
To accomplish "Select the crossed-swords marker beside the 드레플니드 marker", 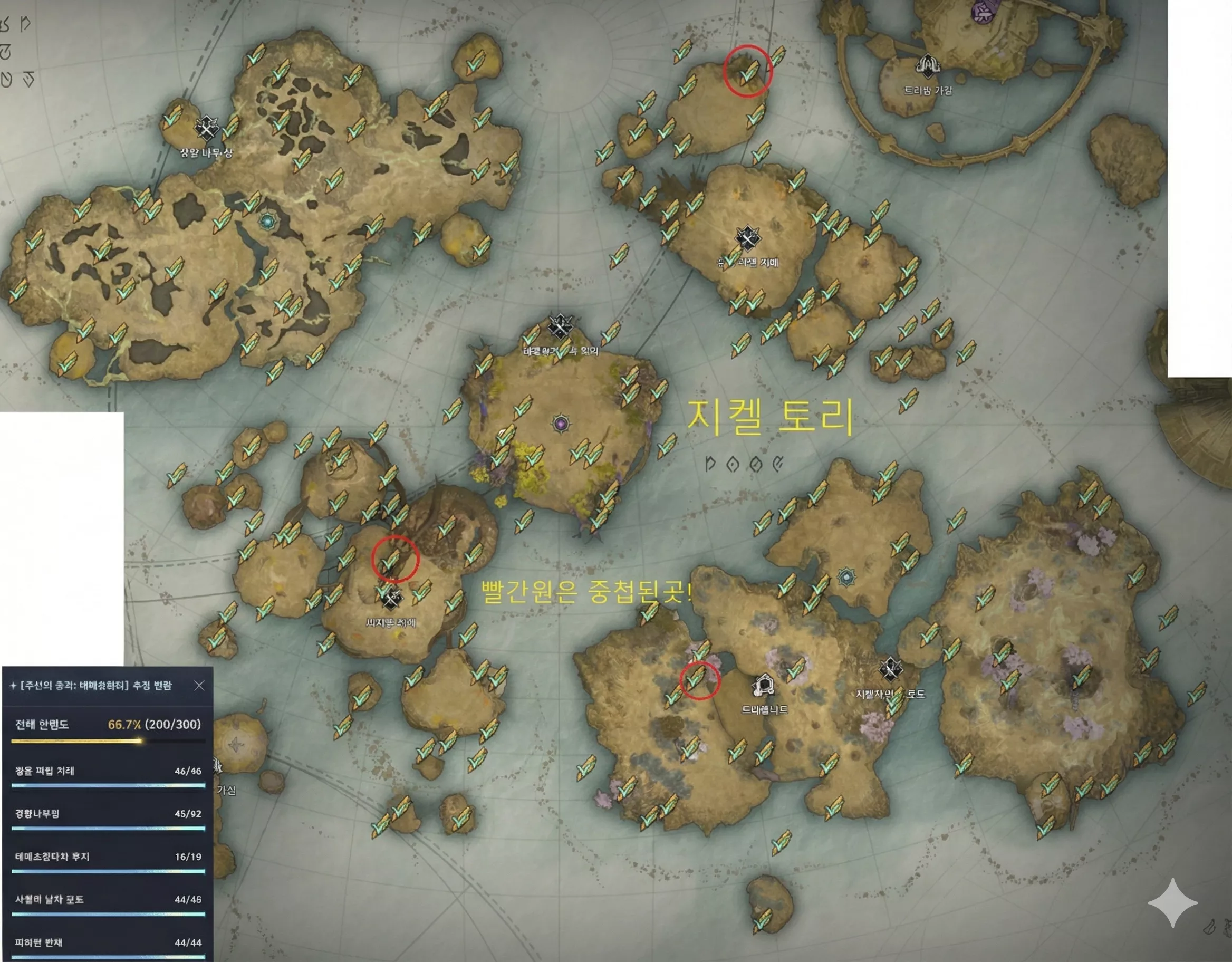I will click(x=890, y=670).
